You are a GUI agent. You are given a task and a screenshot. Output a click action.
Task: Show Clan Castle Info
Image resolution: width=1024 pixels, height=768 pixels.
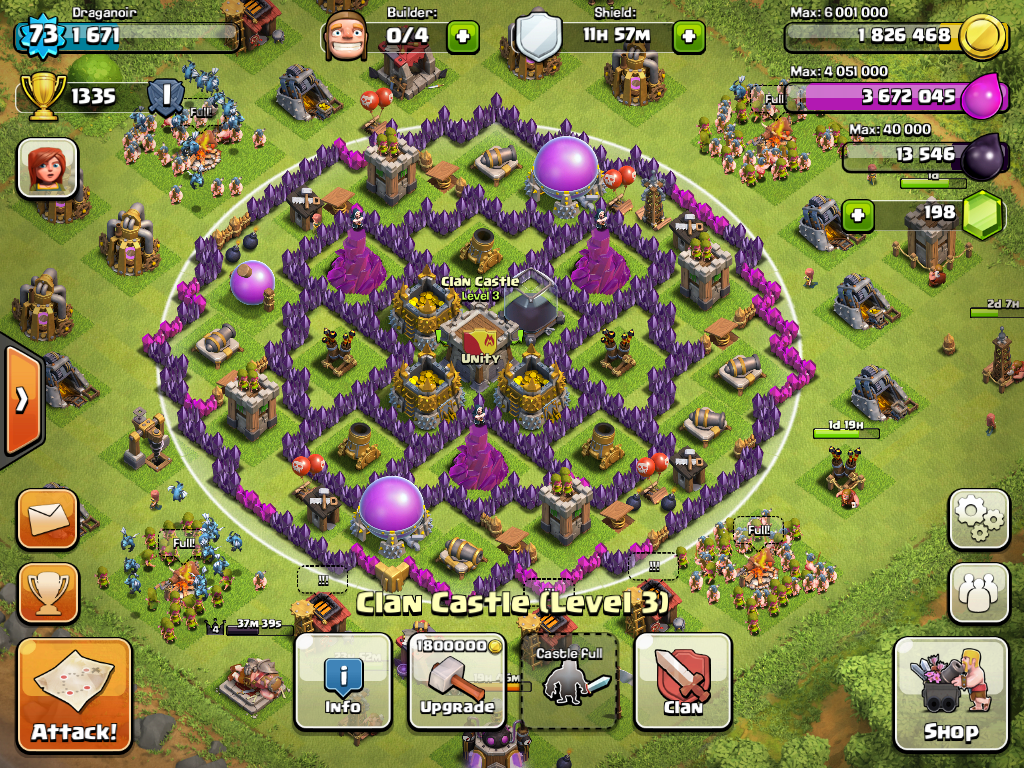pyautogui.click(x=343, y=681)
